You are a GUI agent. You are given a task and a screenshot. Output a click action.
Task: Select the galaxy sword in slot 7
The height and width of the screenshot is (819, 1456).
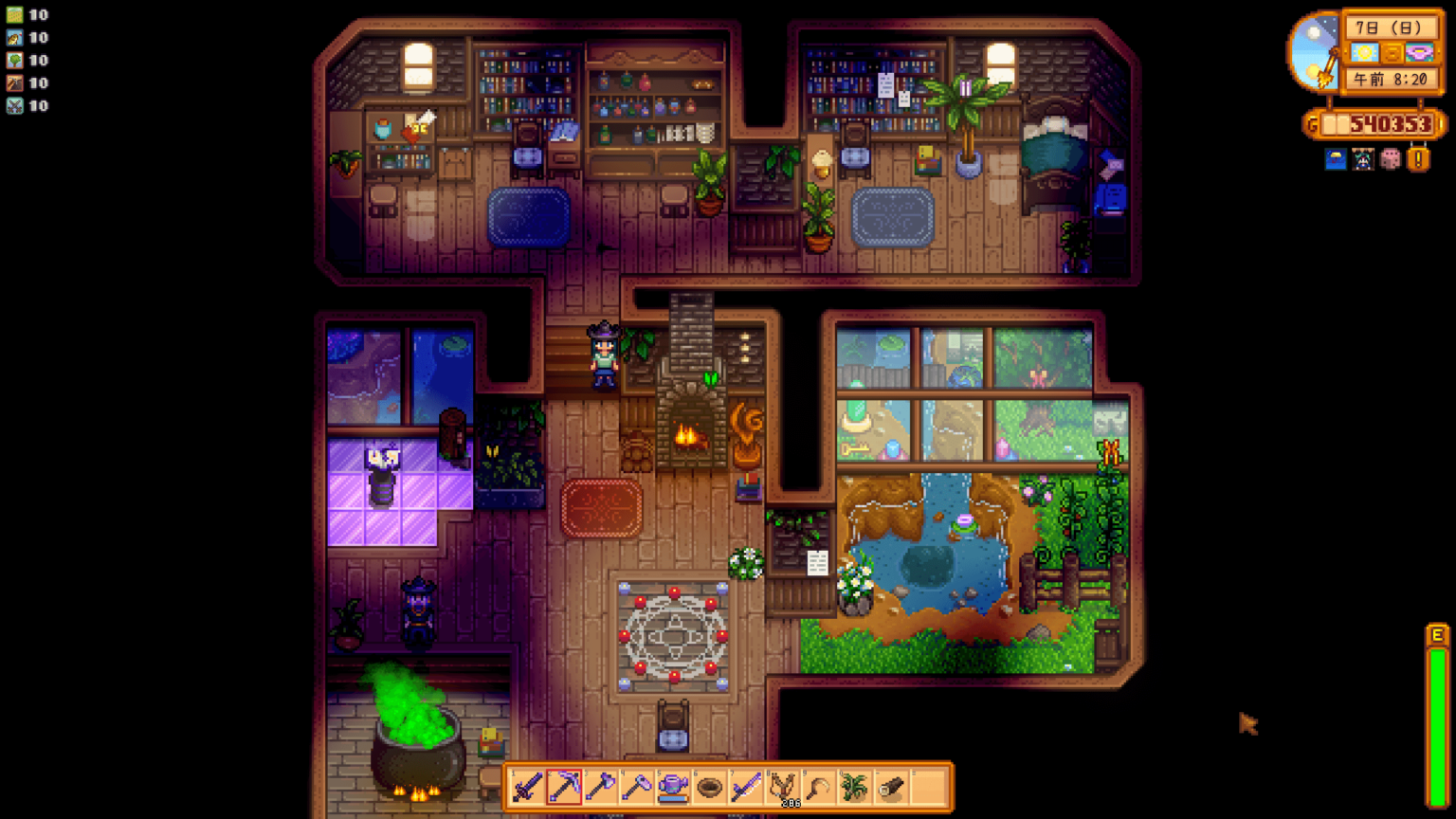(x=746, y=786)
